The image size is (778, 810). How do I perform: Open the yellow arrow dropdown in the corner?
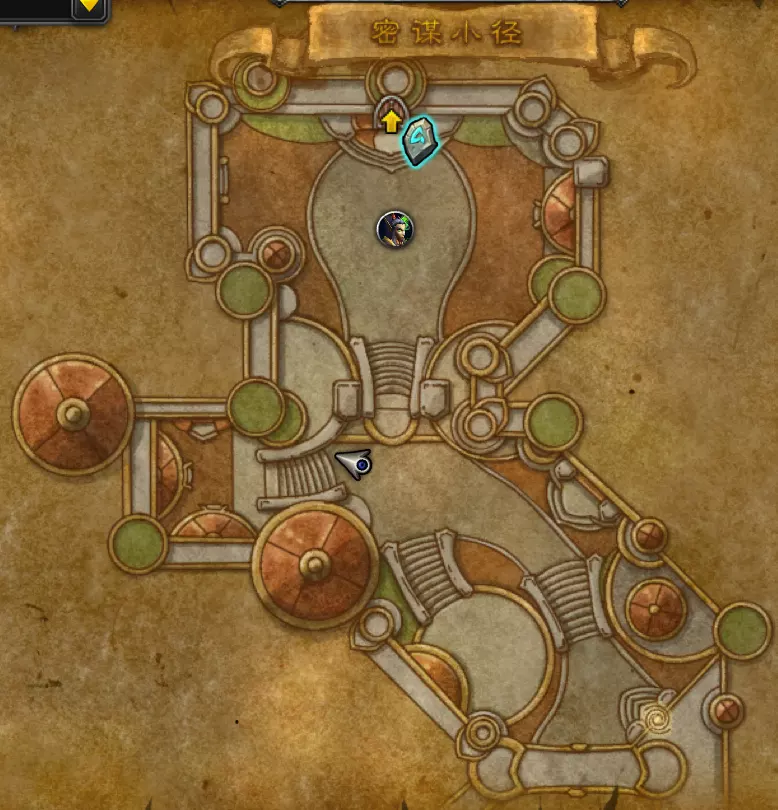point(89,5)
